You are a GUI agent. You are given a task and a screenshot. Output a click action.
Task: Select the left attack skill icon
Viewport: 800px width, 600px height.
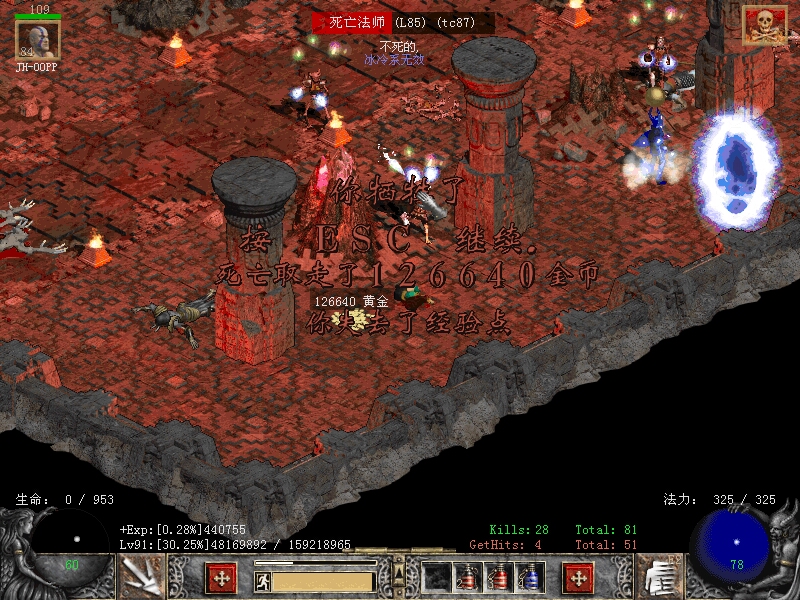(x=140, y=576)
